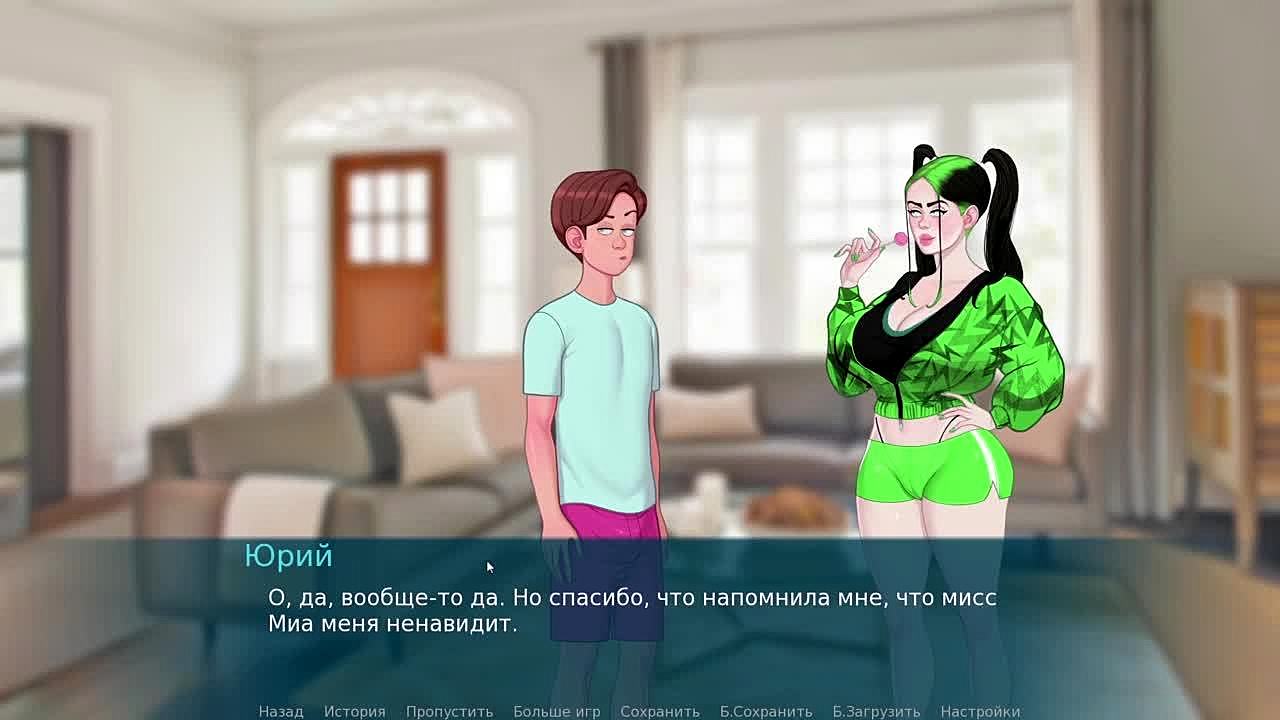
Task: Advance the dialogue text of Юрий
Action: [632, 611]
